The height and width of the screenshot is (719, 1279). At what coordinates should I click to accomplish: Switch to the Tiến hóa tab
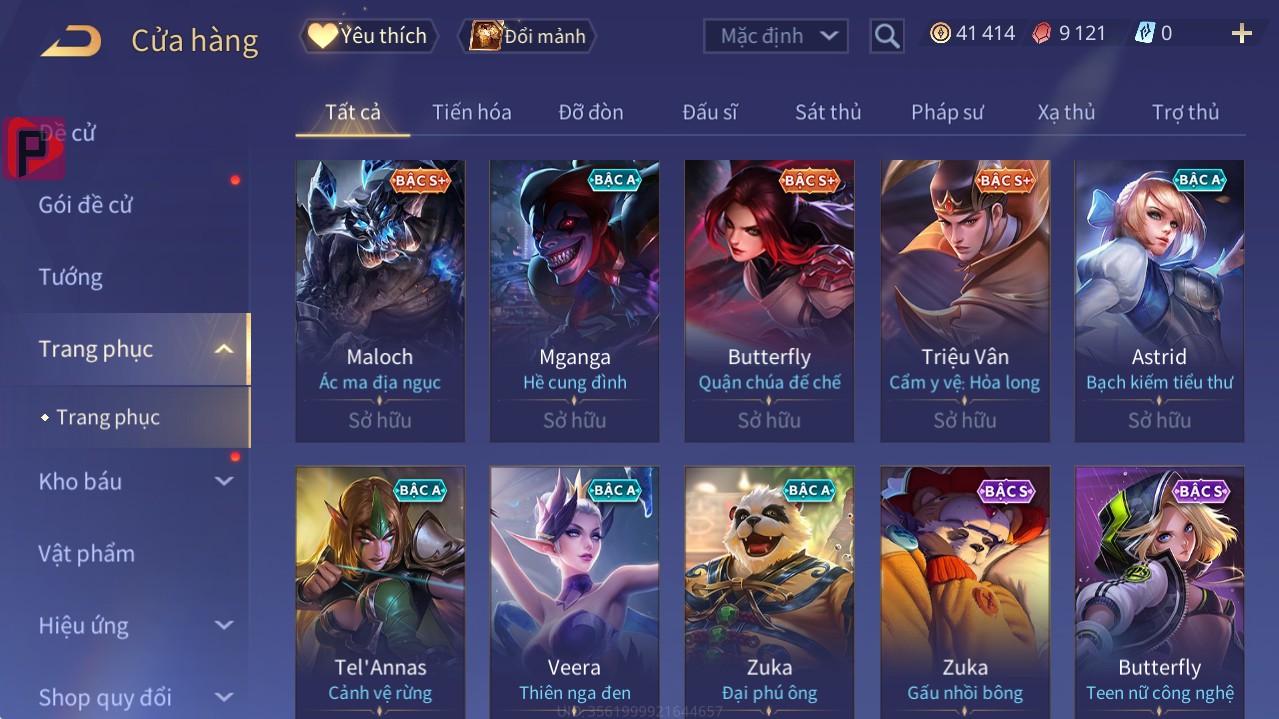pyautogui.click(x=471, y=112)
